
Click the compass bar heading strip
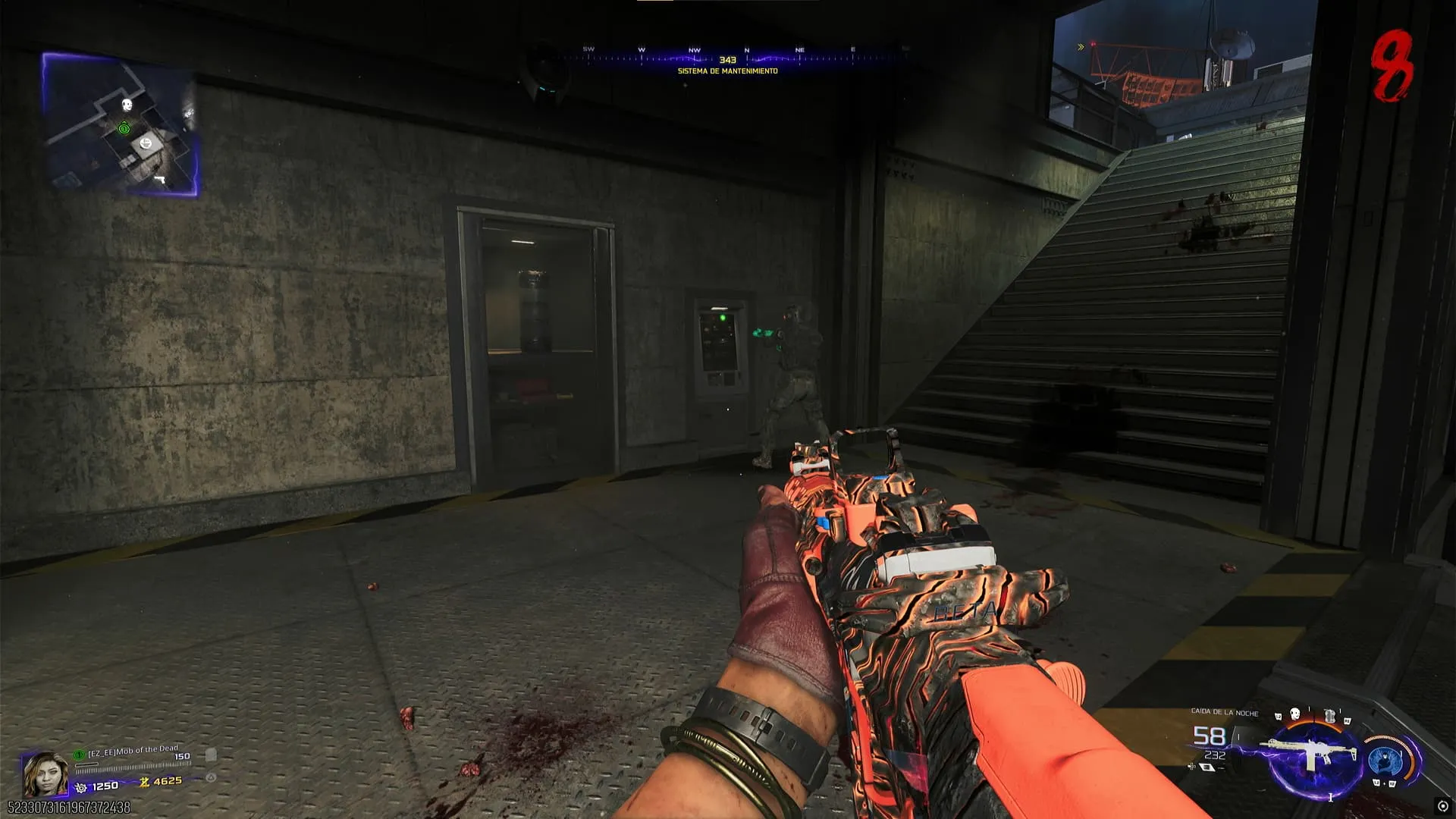click(x=728, y=57)
